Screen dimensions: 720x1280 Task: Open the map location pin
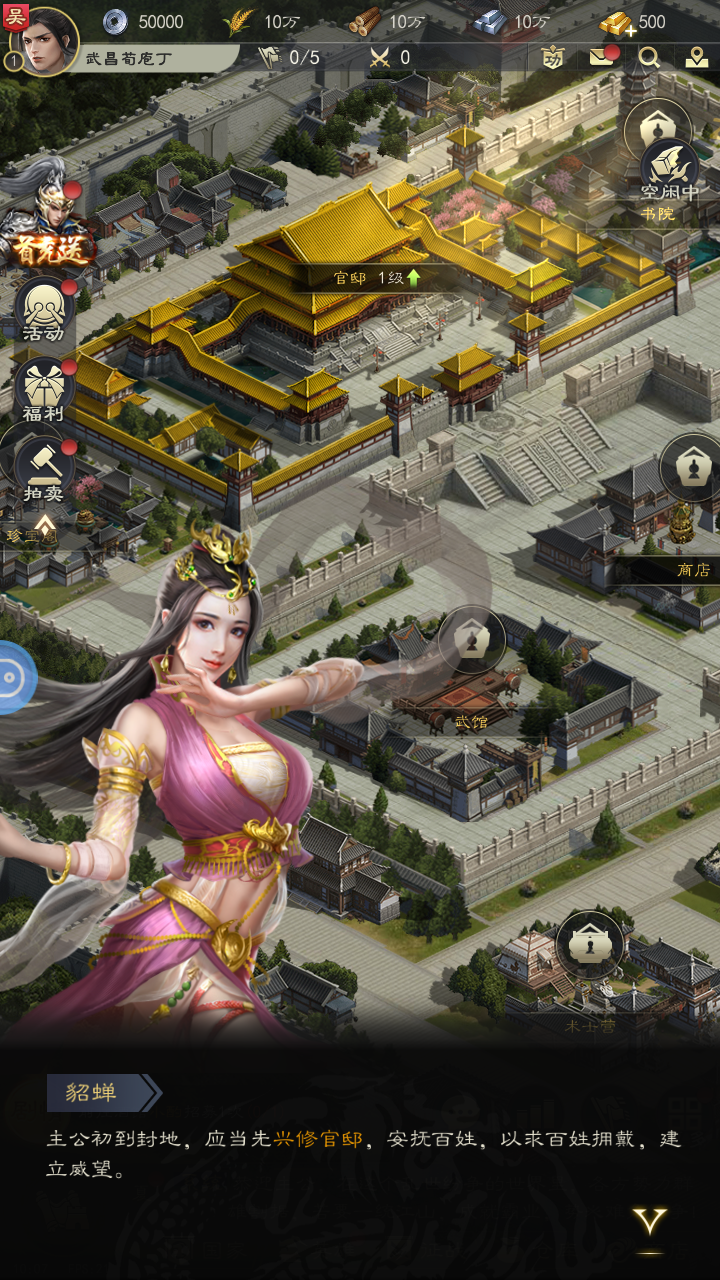tap(697, 57)
